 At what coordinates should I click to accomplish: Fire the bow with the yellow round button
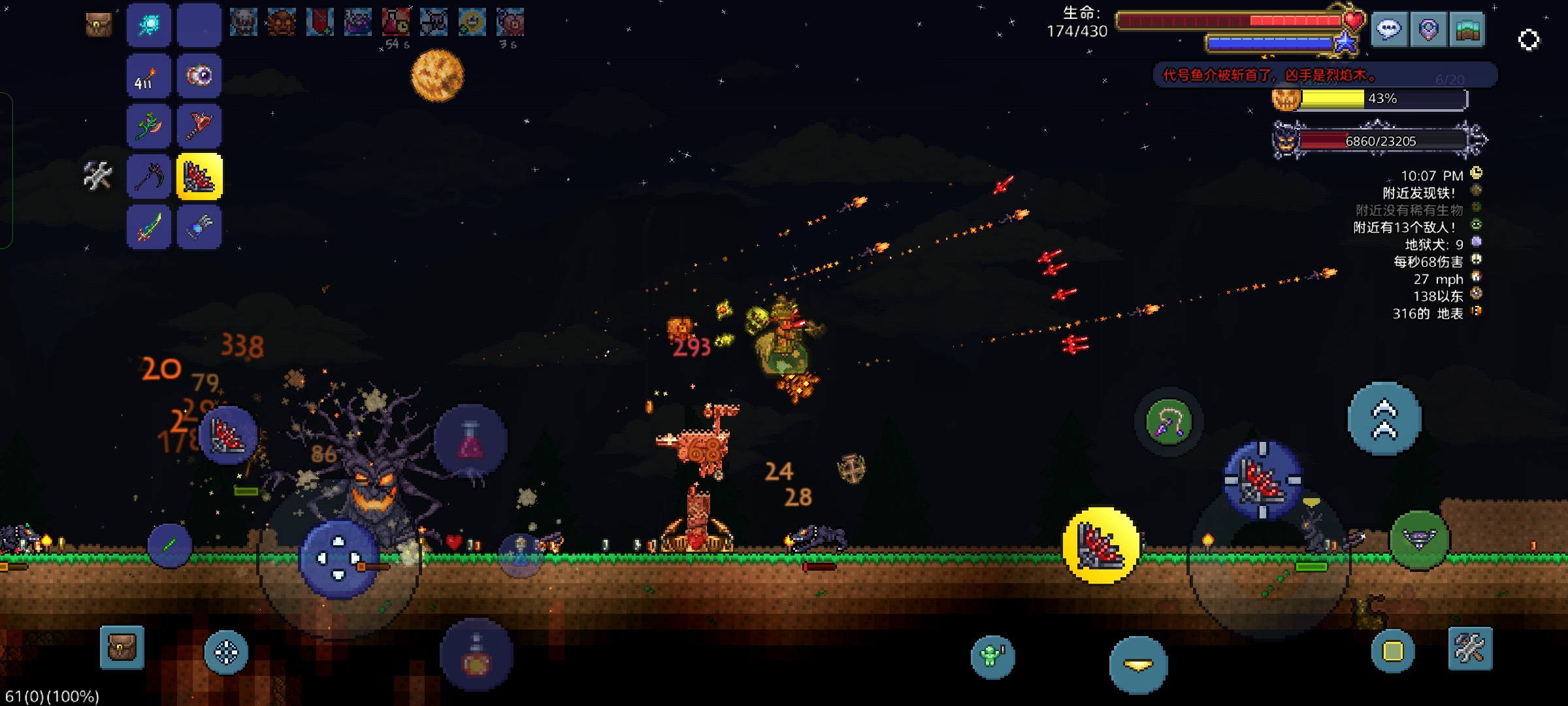point(1101,545)
